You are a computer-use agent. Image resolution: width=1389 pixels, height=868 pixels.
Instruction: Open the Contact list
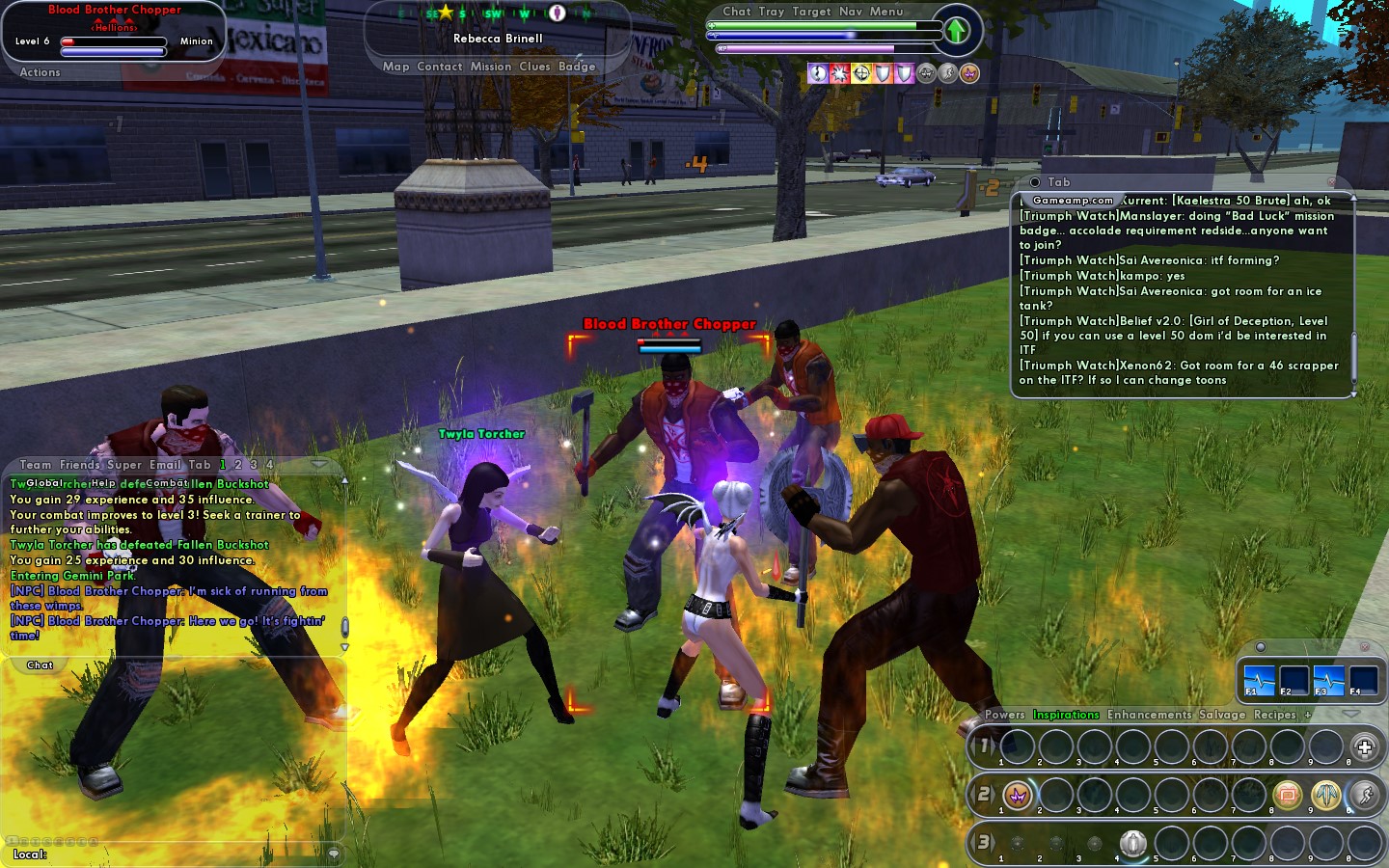click(440, 67)
